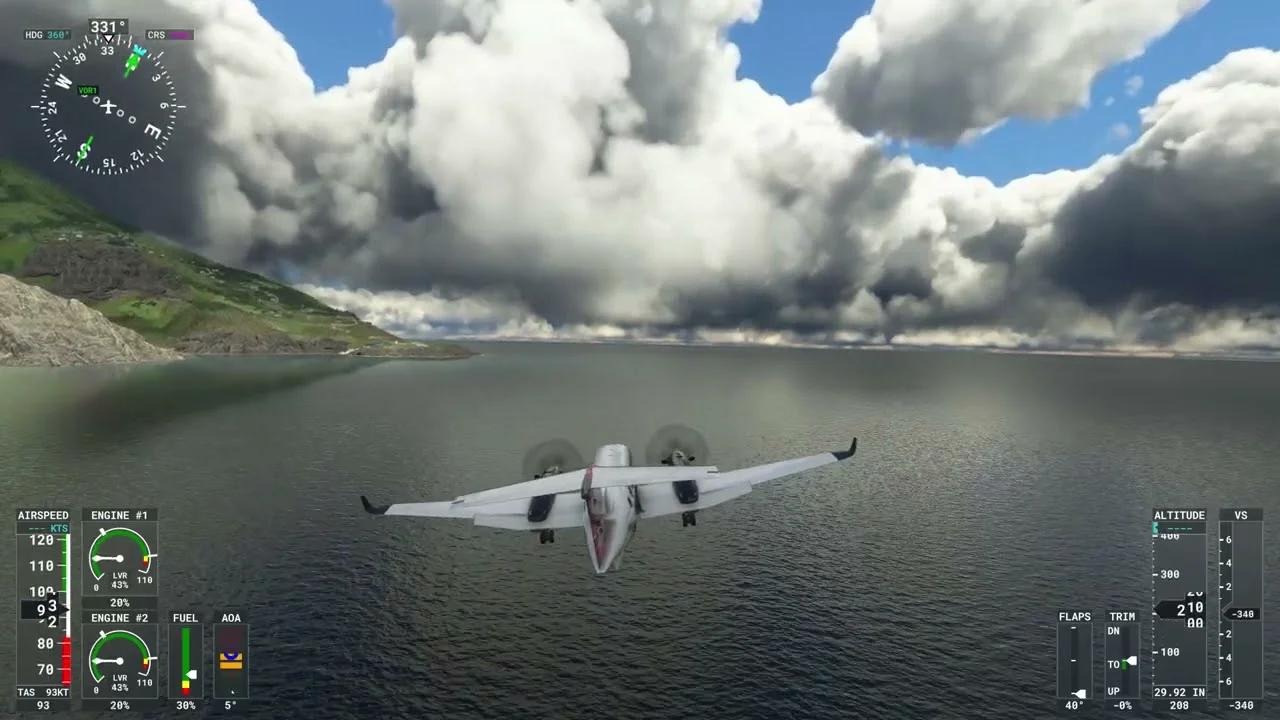Select the compass rose center aircraft symbol
The height and width of the screenshot is (720, 1280).
tap(107, 108)
